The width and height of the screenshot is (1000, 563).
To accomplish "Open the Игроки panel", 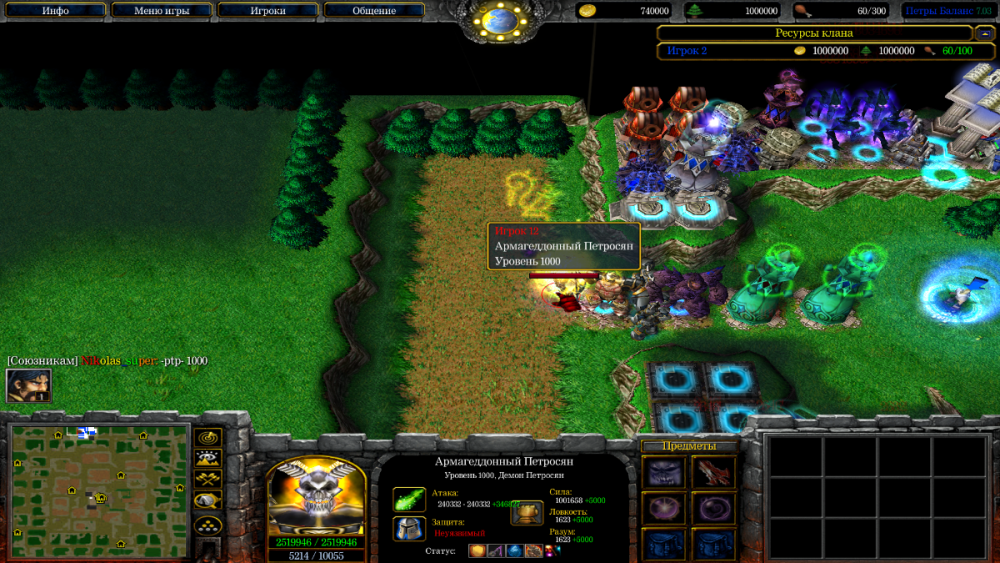I will point(268,11).
